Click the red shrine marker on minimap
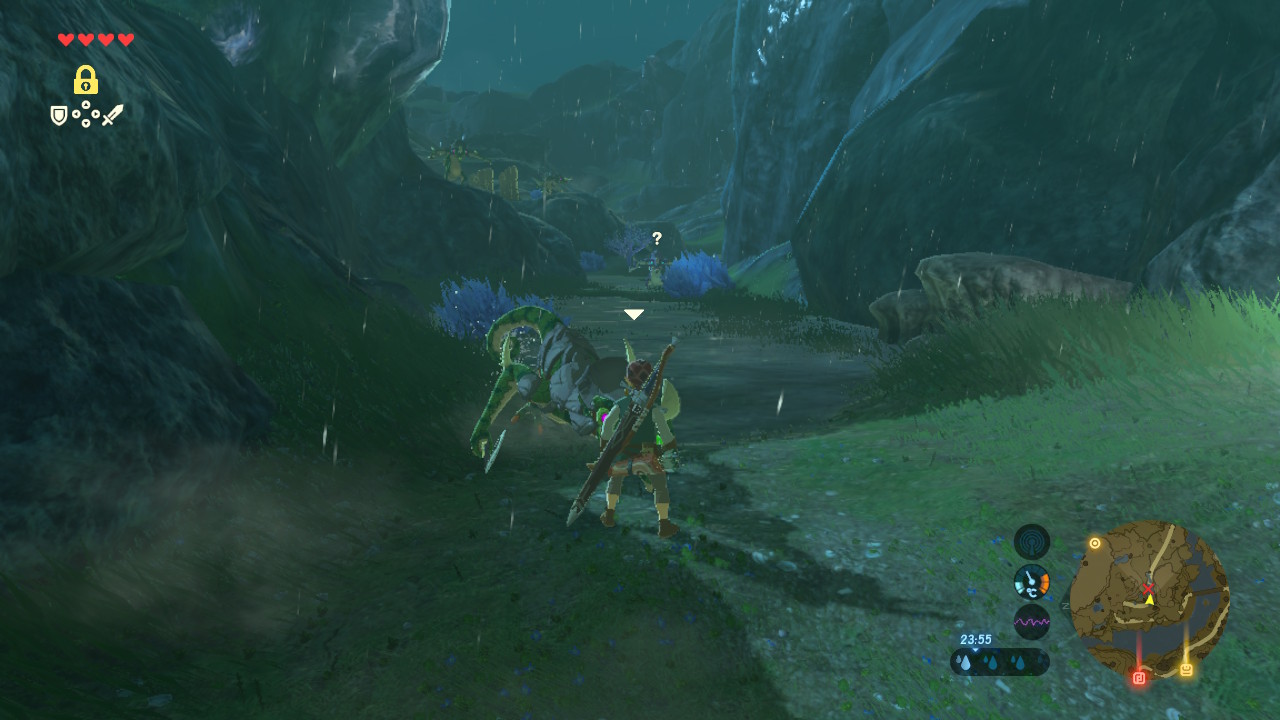The height and width of the screenshot is (720, 1280). tap(1139, 677)
